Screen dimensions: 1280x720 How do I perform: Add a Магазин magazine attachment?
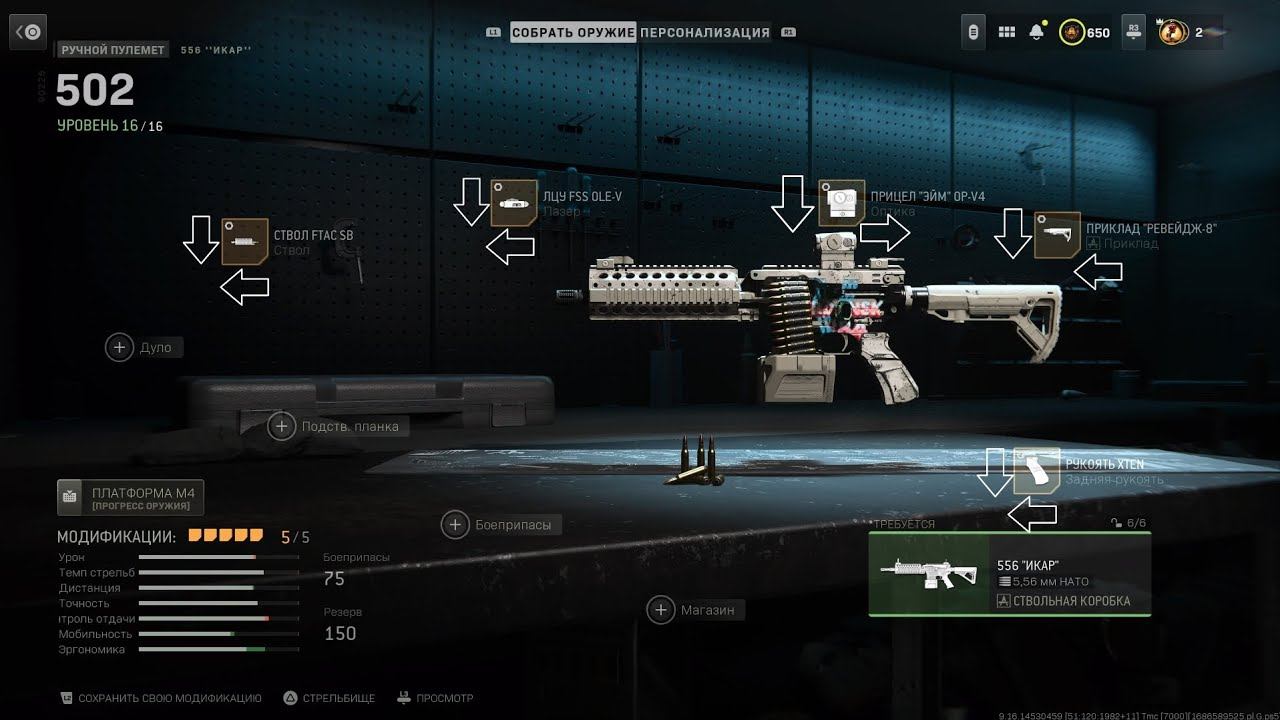tap(661, 609)
